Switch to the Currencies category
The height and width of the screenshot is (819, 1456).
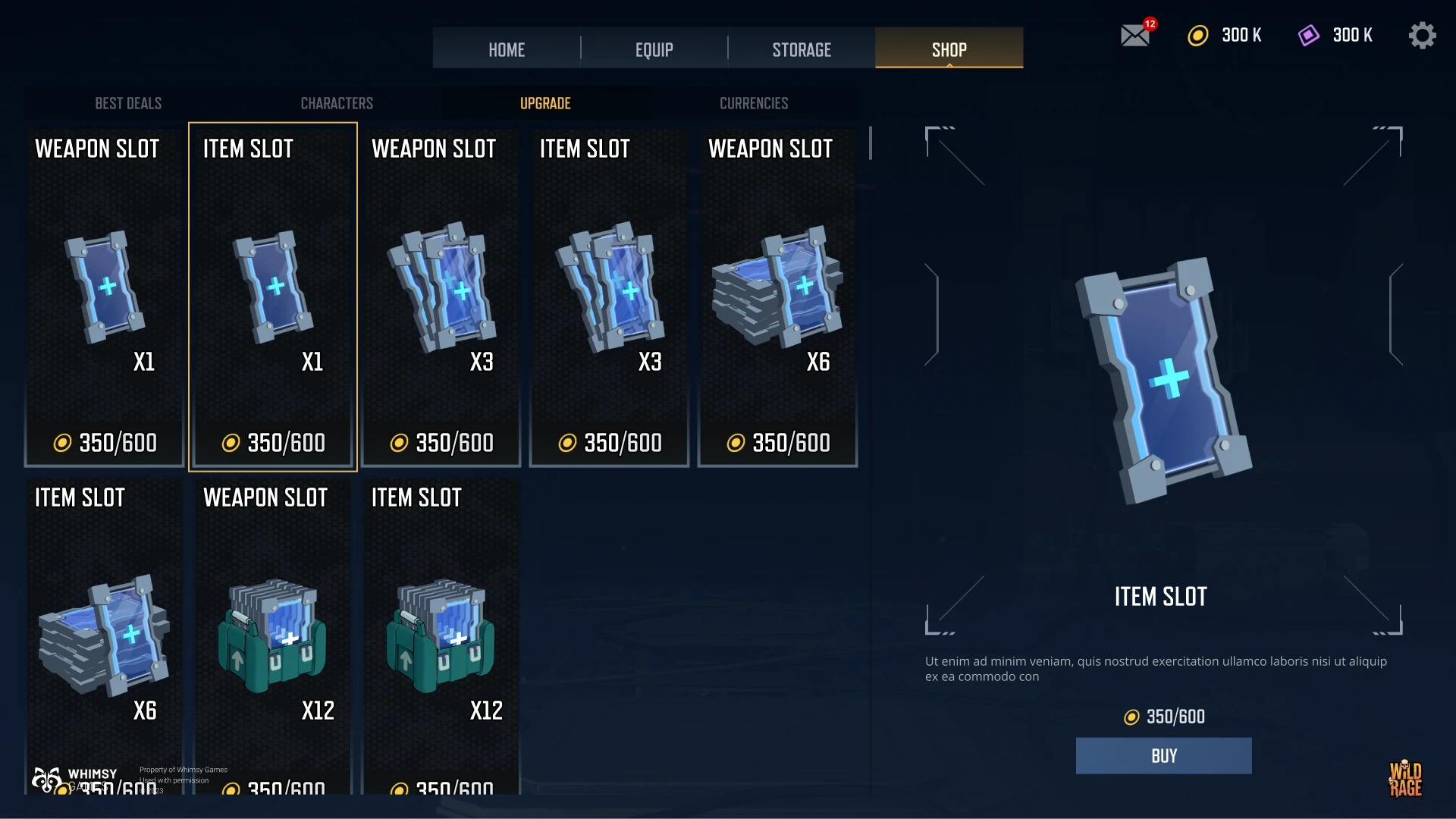[754, 103]
